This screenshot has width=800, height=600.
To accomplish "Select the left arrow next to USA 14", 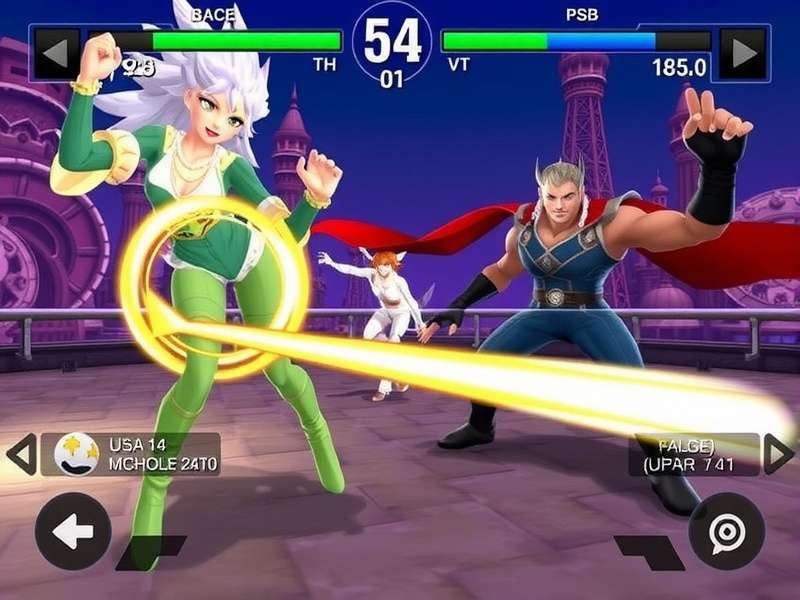I will click(21, 454).
